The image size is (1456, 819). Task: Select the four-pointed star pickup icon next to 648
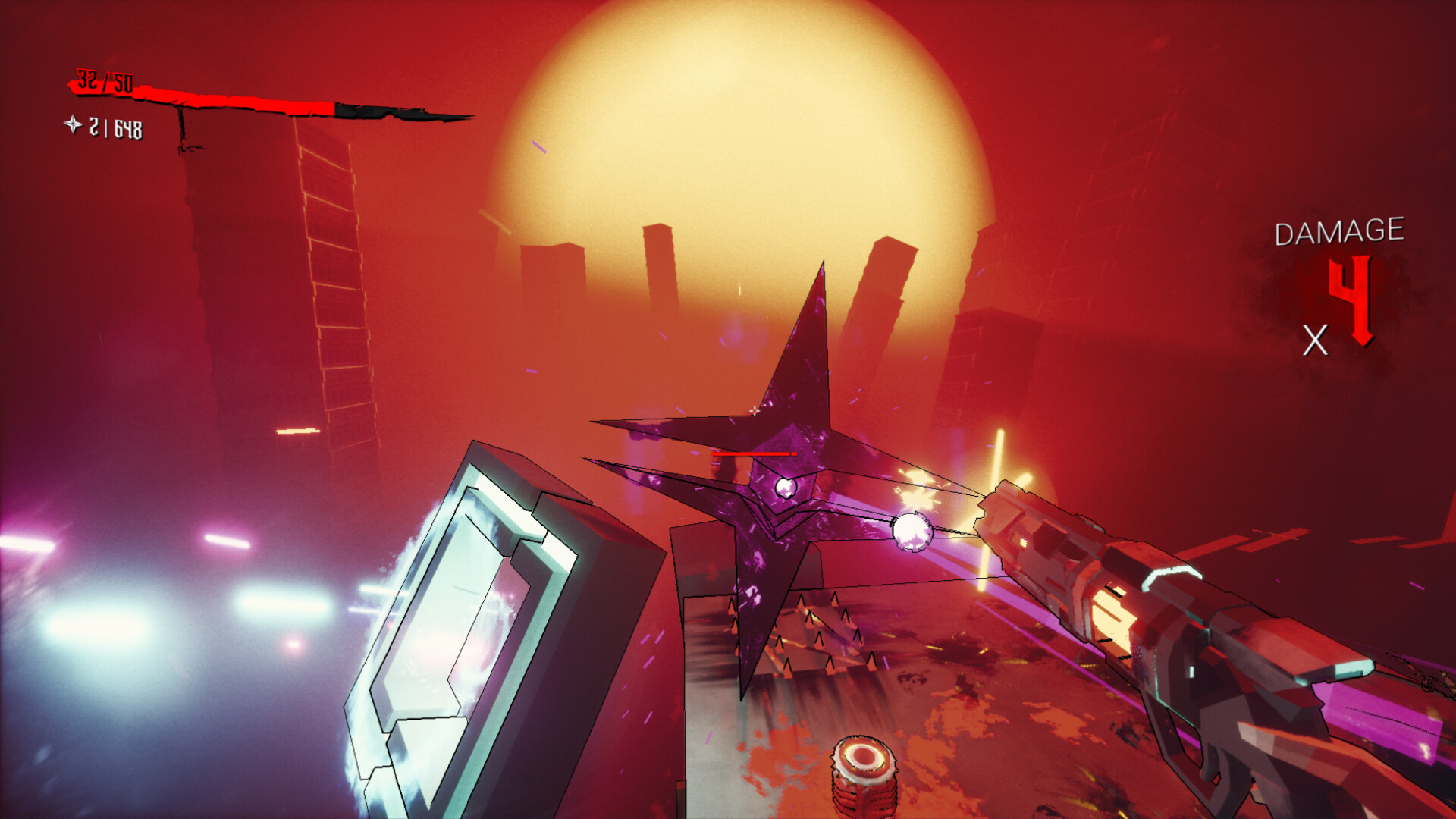pos(73,124)
